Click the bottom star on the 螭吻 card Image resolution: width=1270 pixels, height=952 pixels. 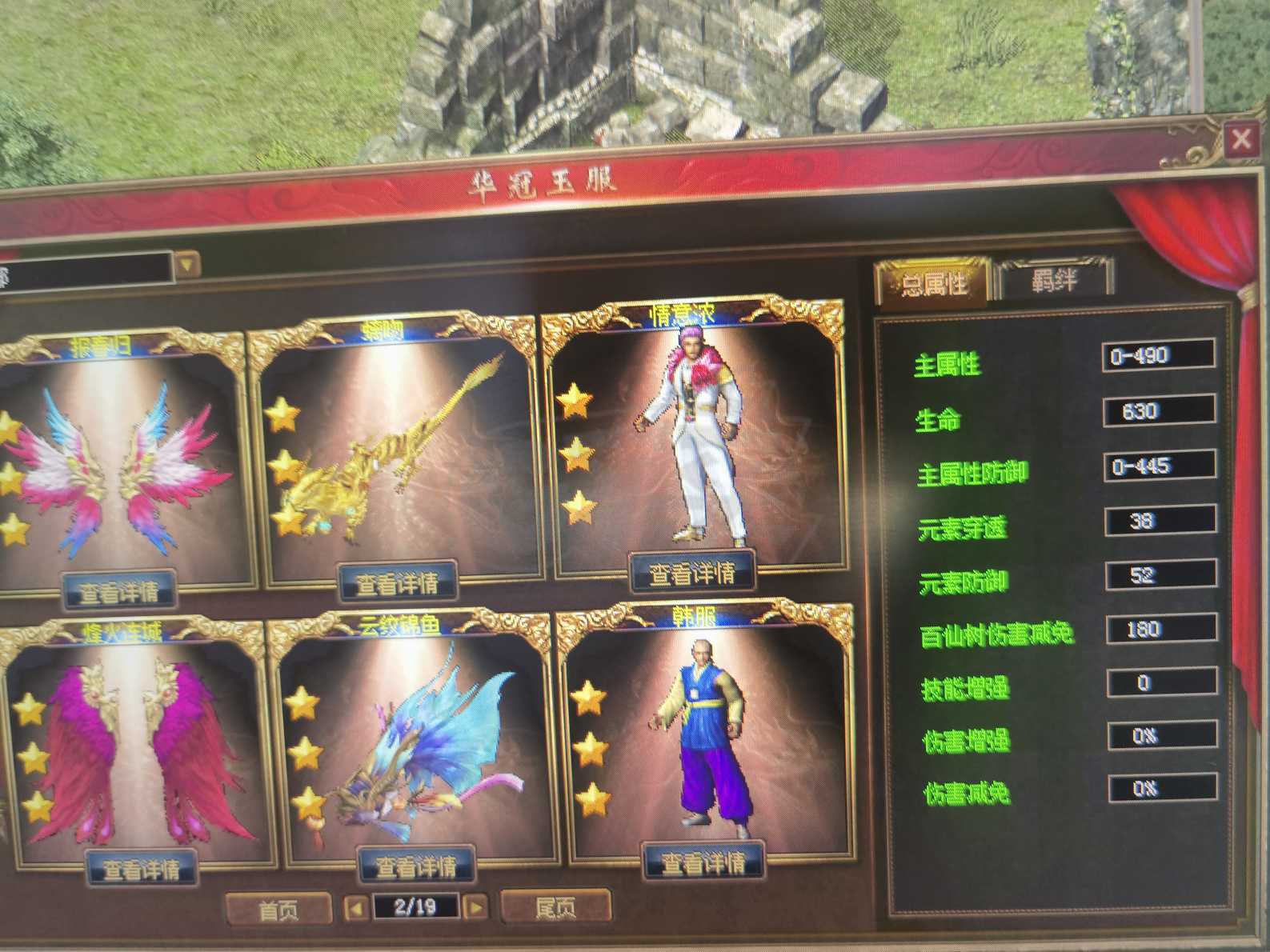tap(288, 520)
